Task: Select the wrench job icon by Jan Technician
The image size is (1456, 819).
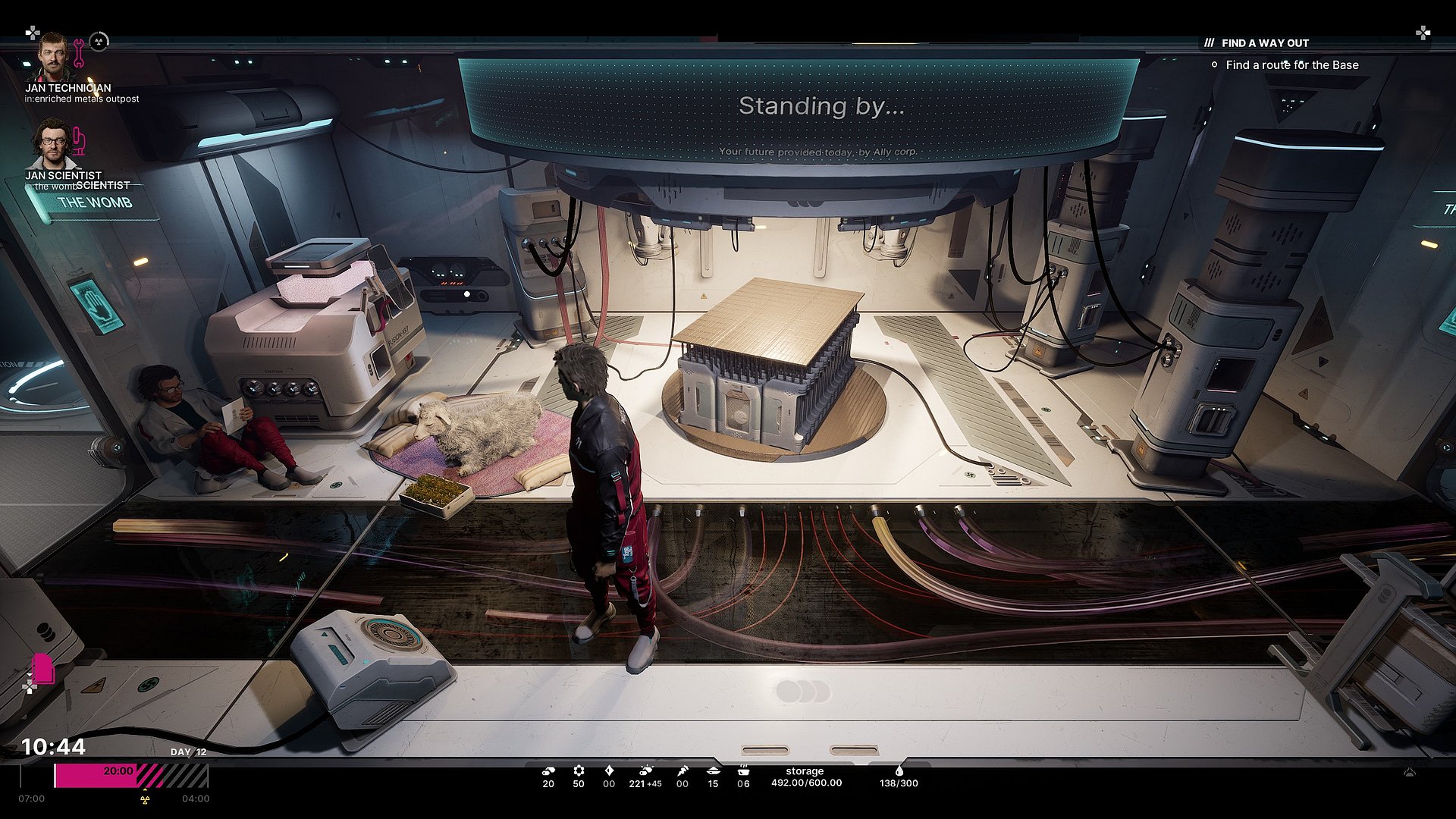Action: 78,53
